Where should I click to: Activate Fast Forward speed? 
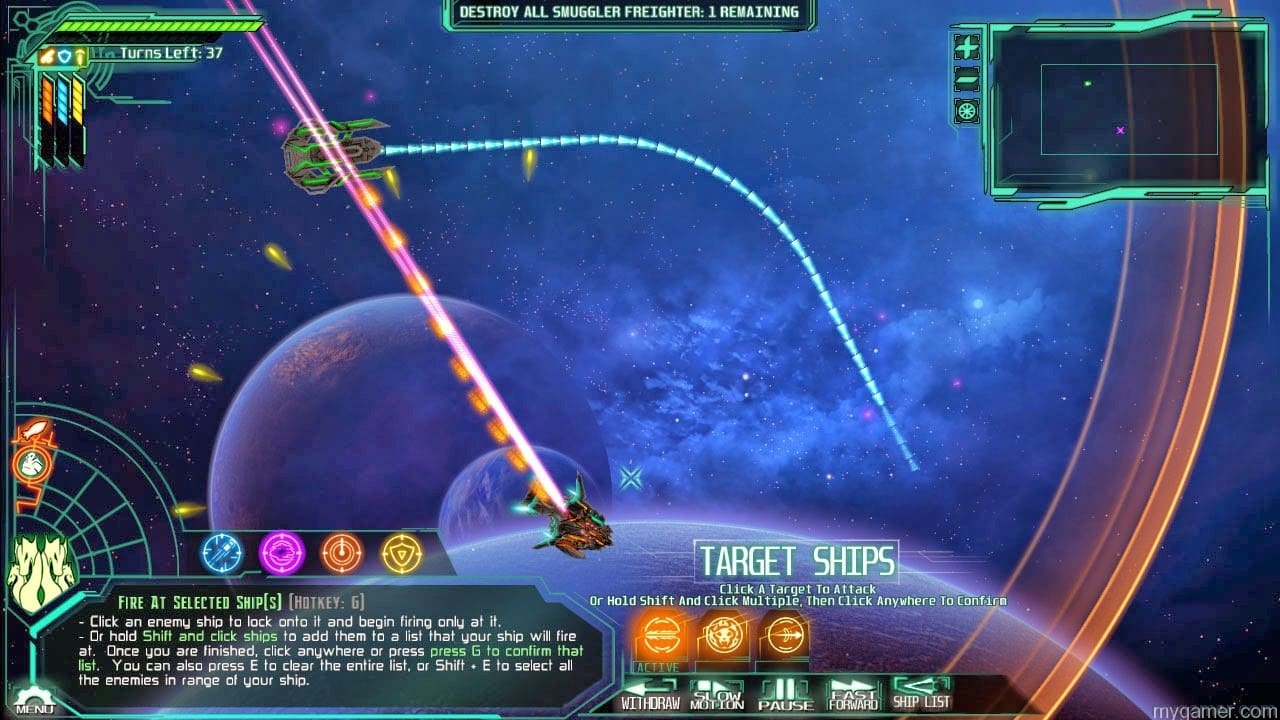[x=853, y=694]
